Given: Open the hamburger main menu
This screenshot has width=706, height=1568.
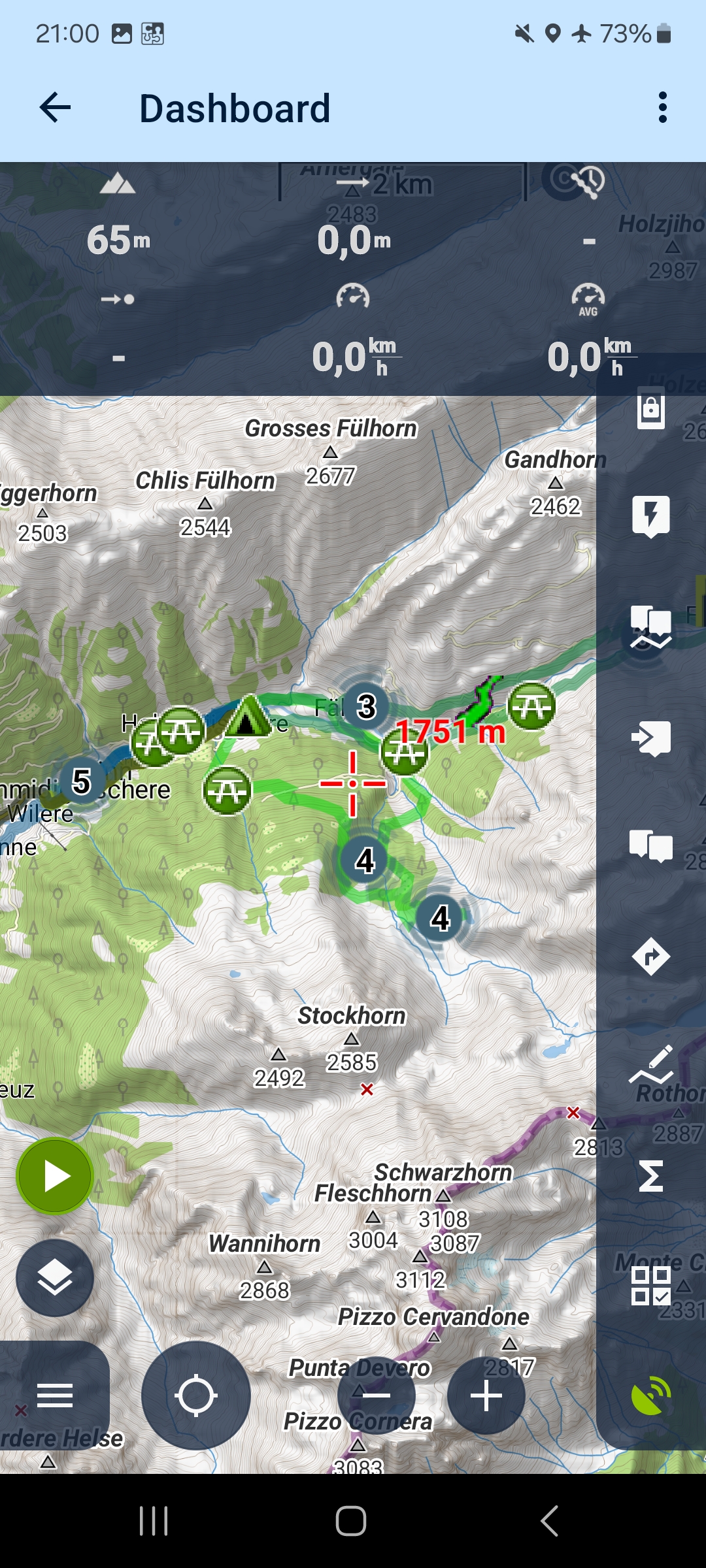Looking at the screenshot, I should [55, 1396].
